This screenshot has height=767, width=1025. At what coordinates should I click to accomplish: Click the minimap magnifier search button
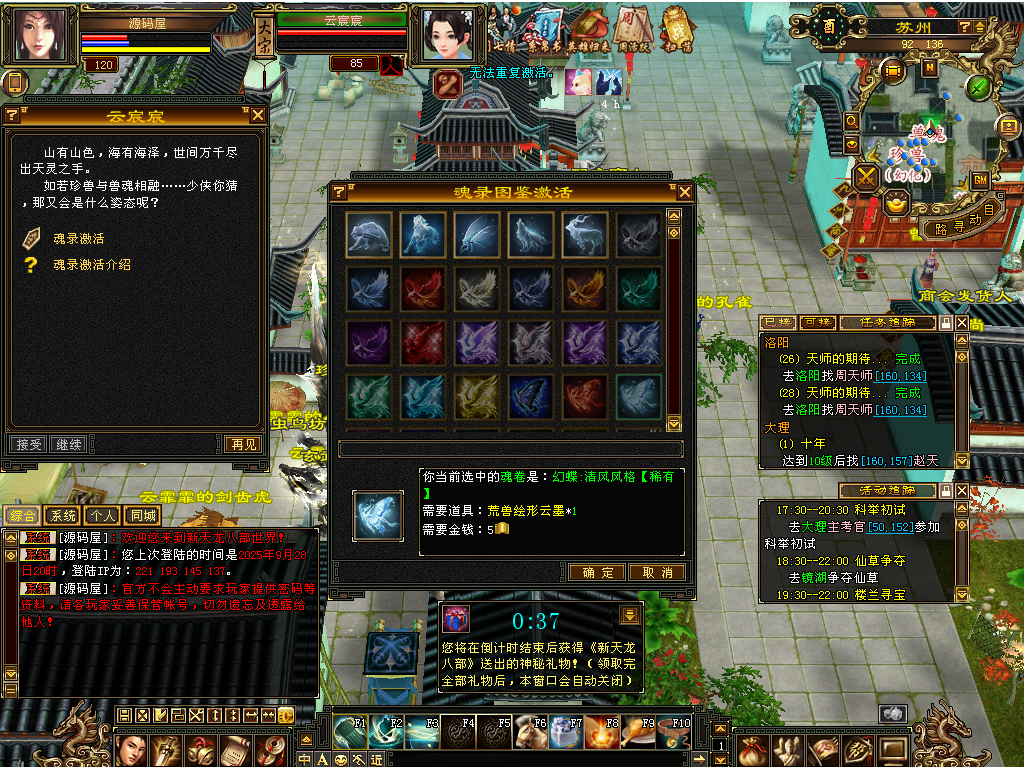pos(851,121)
